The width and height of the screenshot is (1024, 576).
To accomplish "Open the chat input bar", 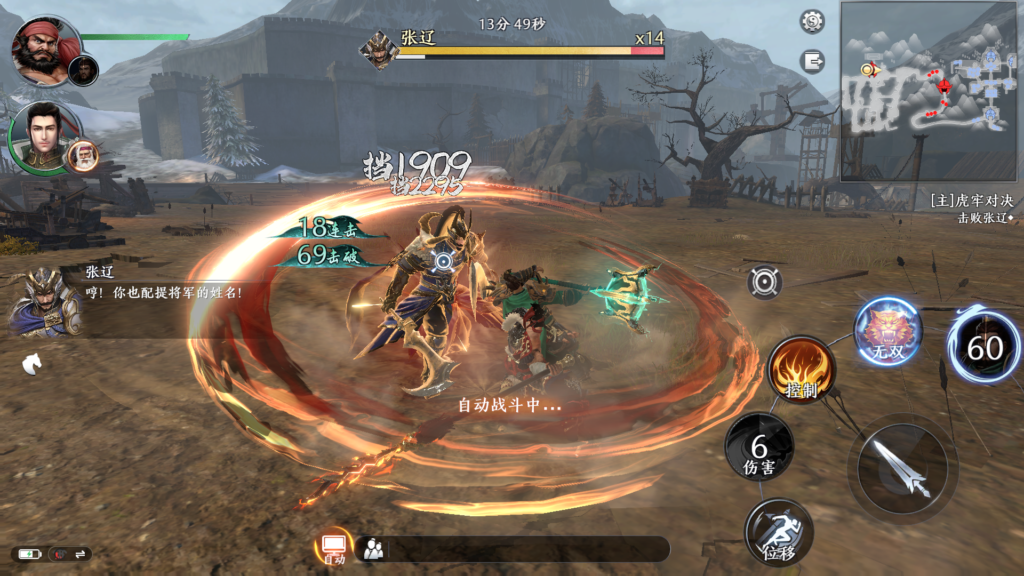I will click(520, 549).
